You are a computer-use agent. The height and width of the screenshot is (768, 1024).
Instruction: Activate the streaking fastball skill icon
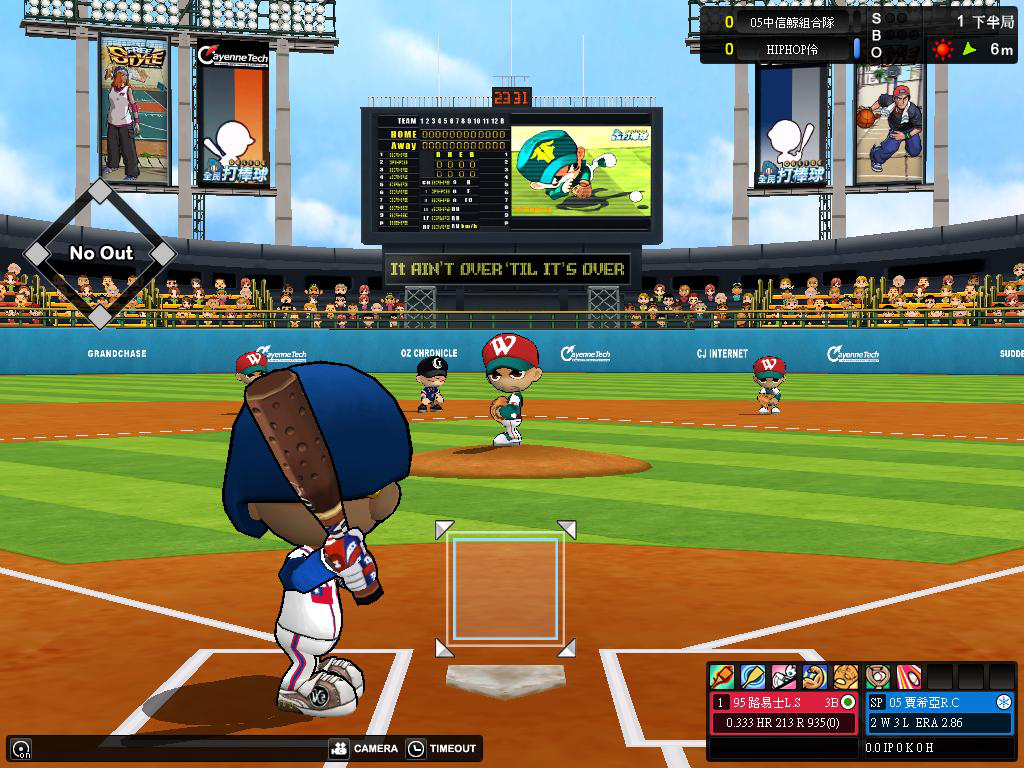(x=908, y=677)
